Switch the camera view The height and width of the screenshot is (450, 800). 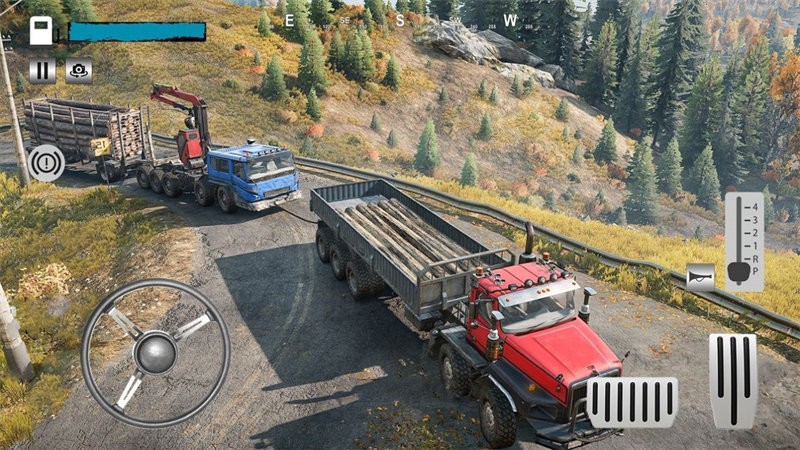pyautogui.click(x=78, y=70)
